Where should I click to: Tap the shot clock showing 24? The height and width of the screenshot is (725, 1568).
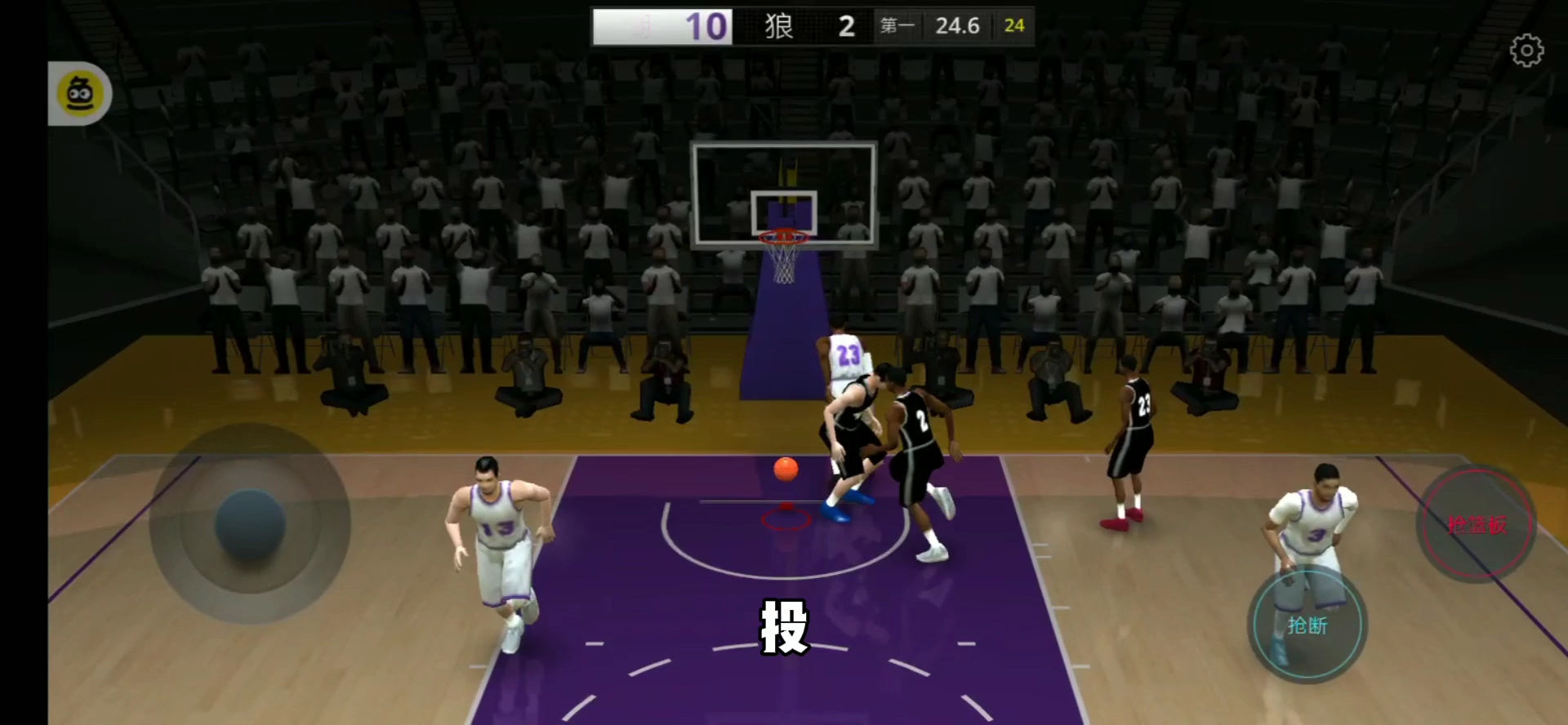1013,25
